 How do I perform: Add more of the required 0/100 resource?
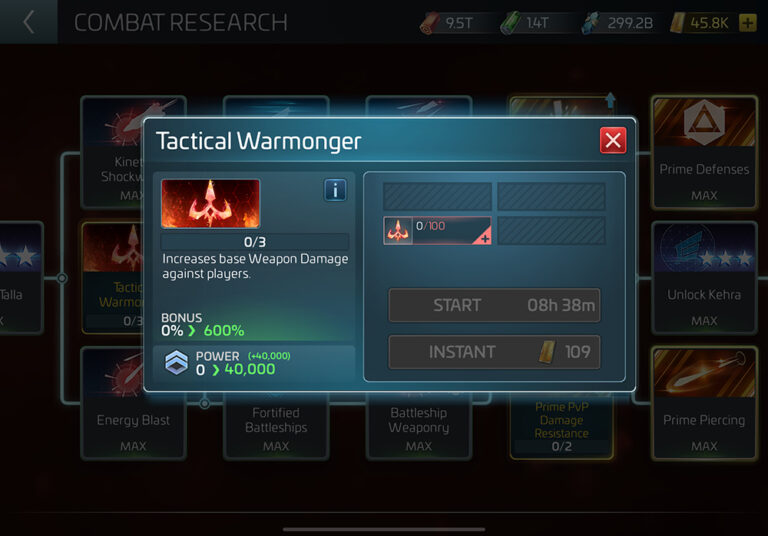click(x=486, y=240)
